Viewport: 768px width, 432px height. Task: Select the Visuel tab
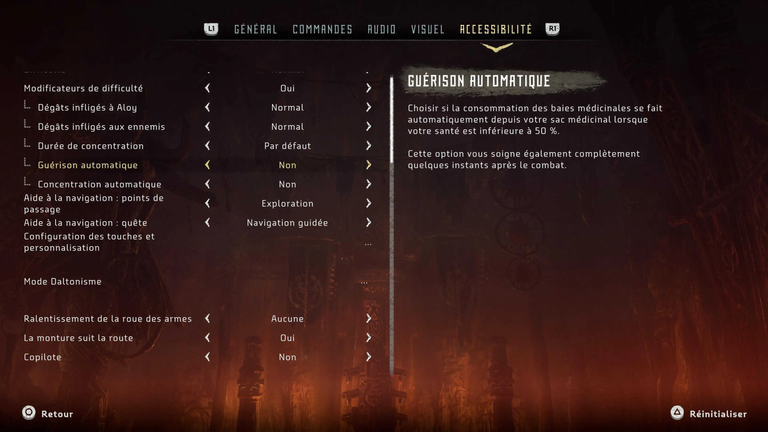(x=428, y=29)
